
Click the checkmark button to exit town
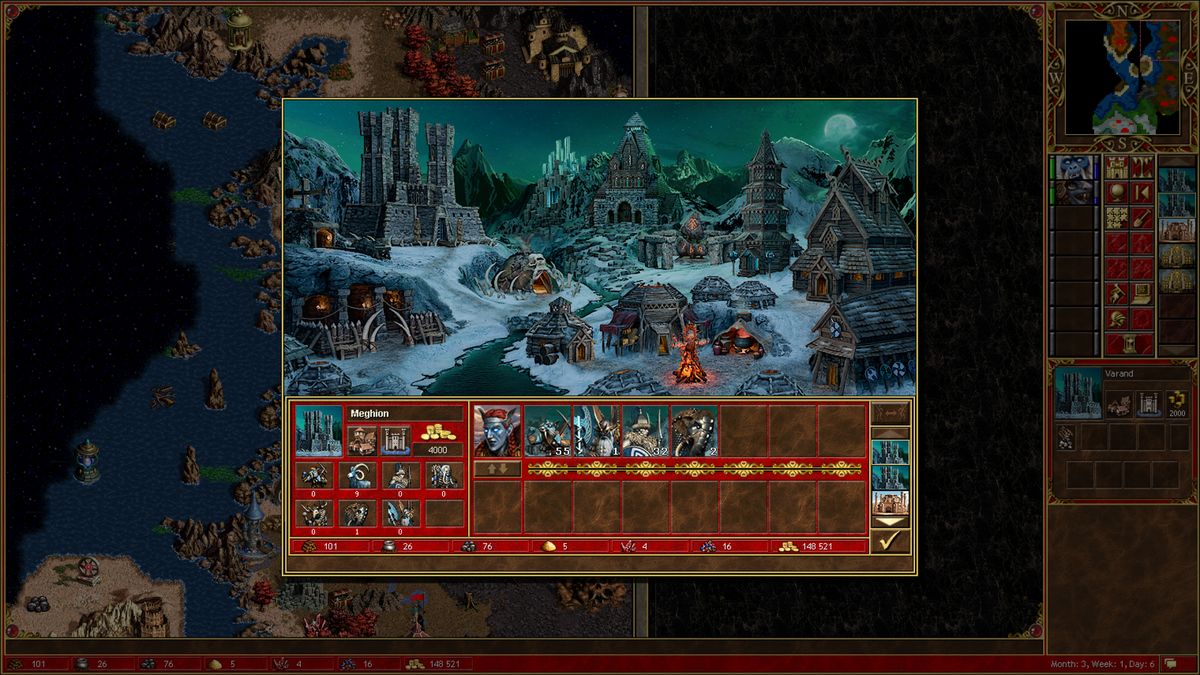pos(889,541)
